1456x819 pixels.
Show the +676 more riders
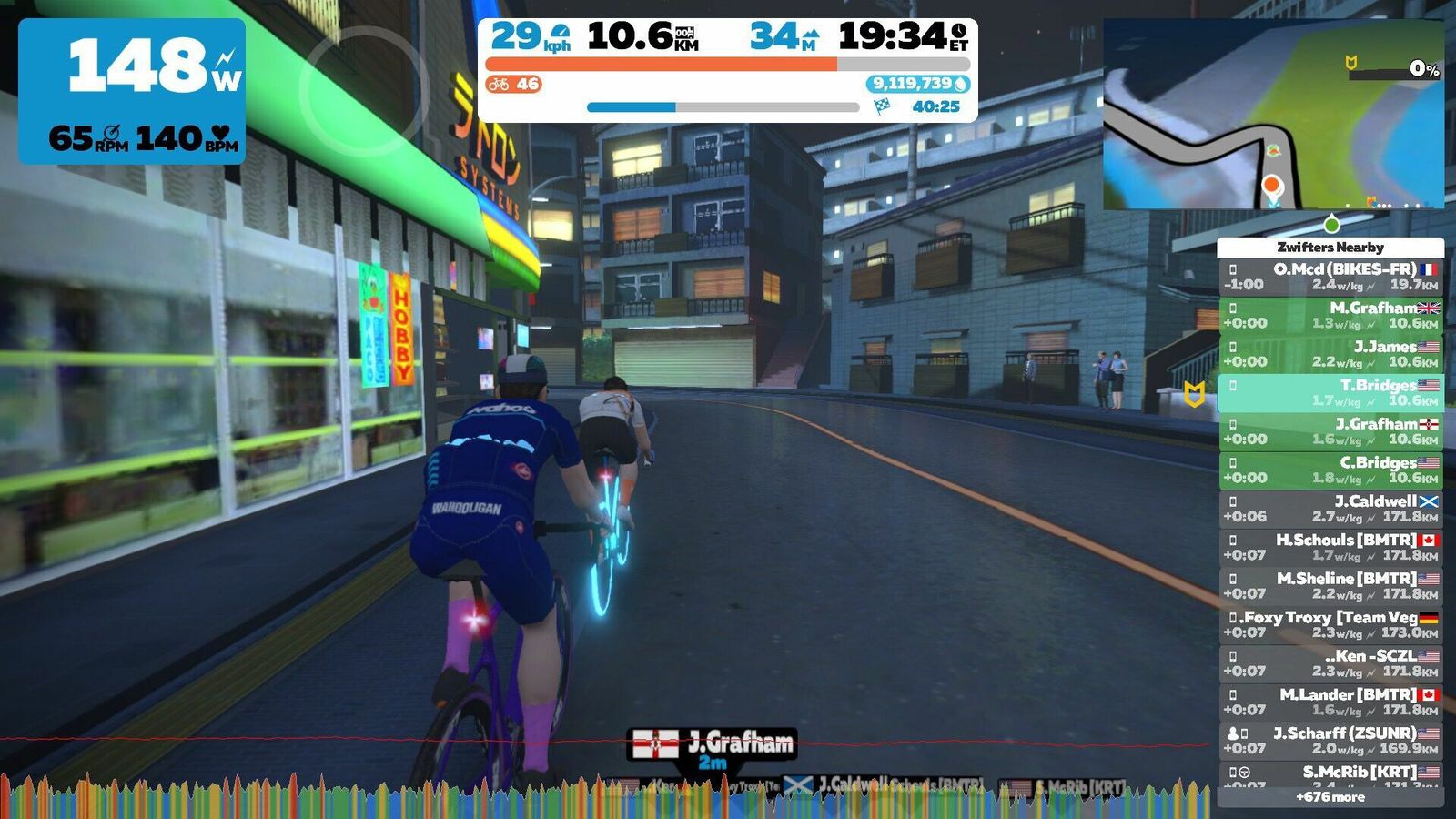point(1330,797)
